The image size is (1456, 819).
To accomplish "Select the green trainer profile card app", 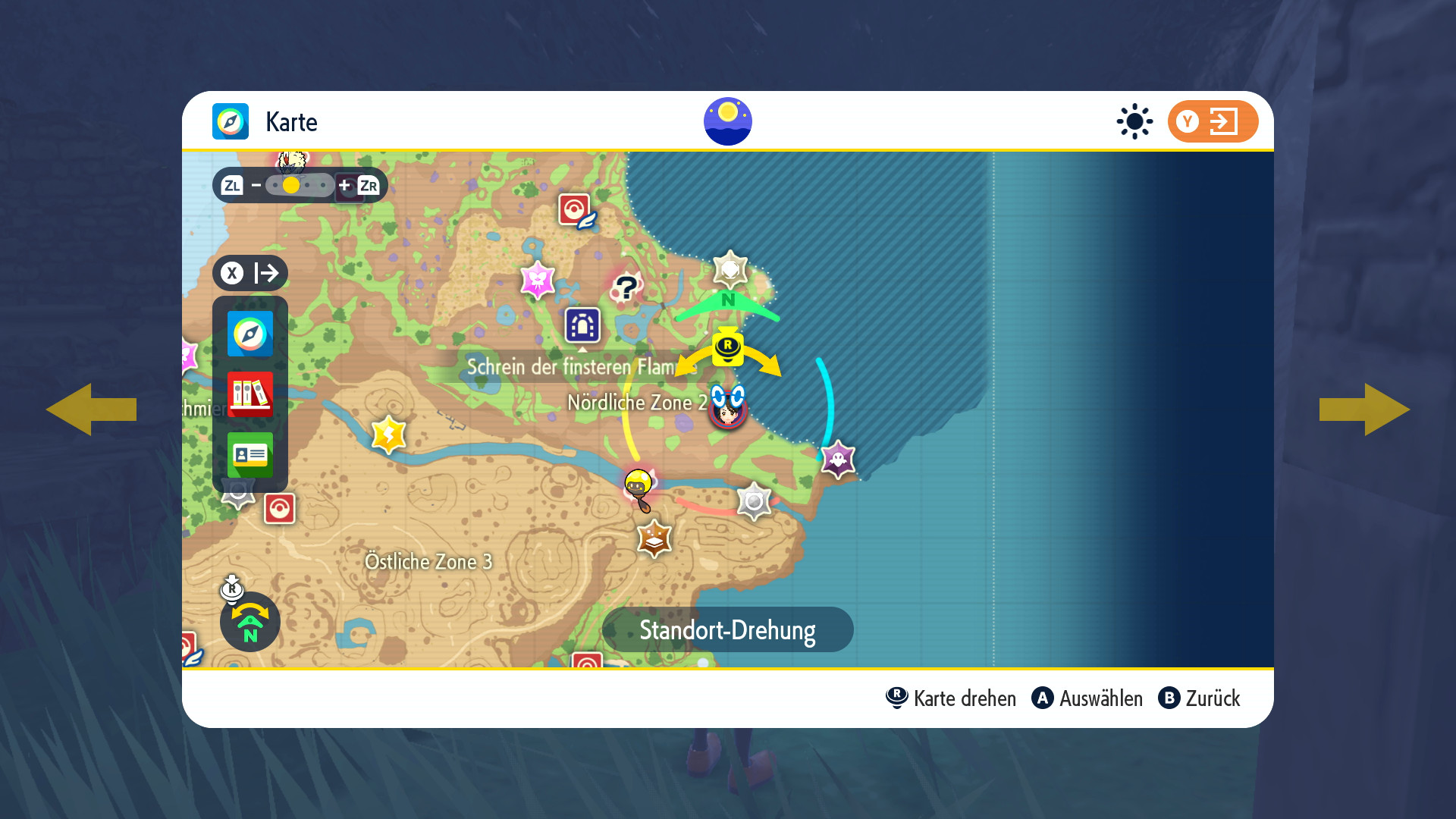I will point(250,455).
